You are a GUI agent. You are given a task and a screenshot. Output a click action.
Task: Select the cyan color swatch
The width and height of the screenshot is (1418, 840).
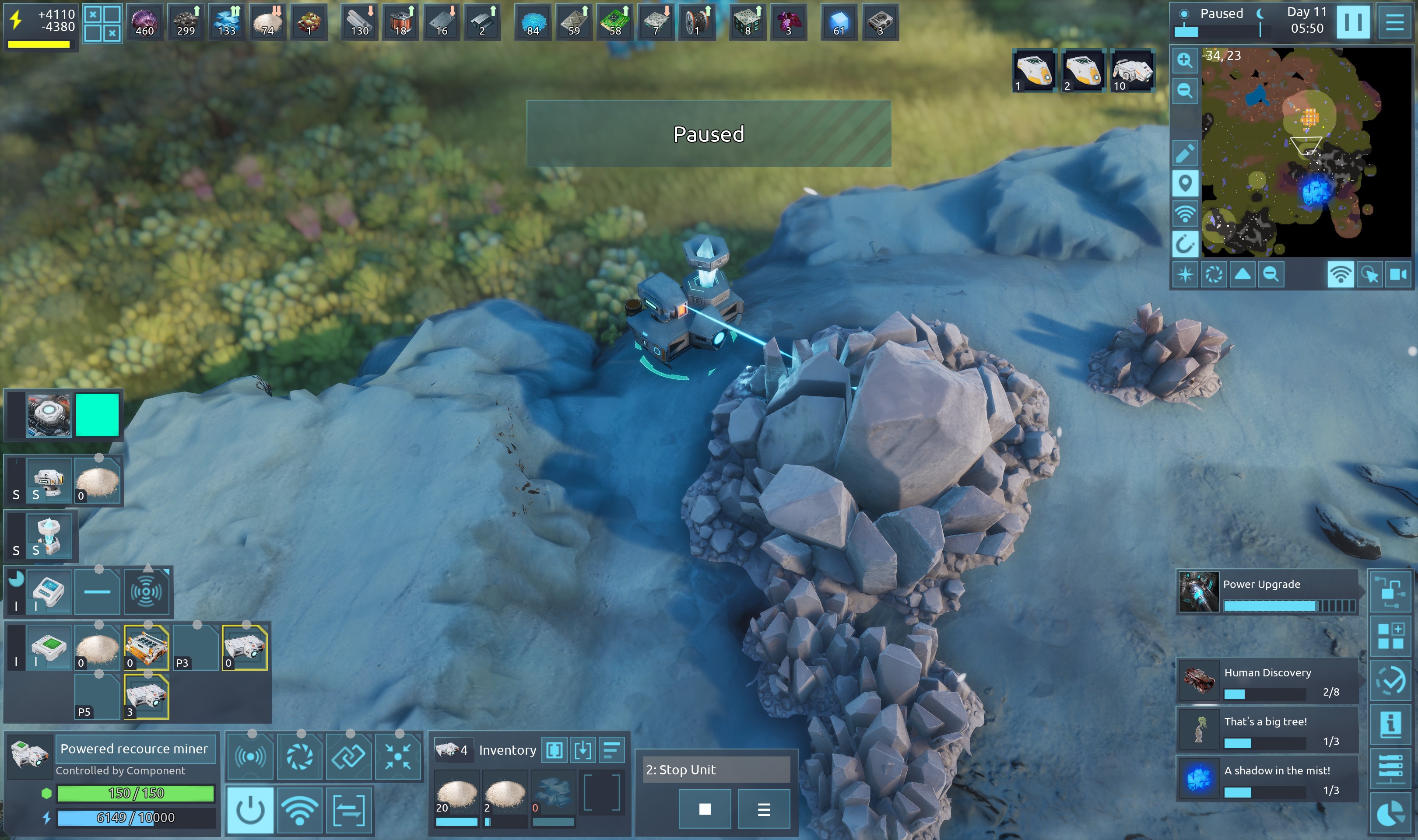(x=97, y=415)
